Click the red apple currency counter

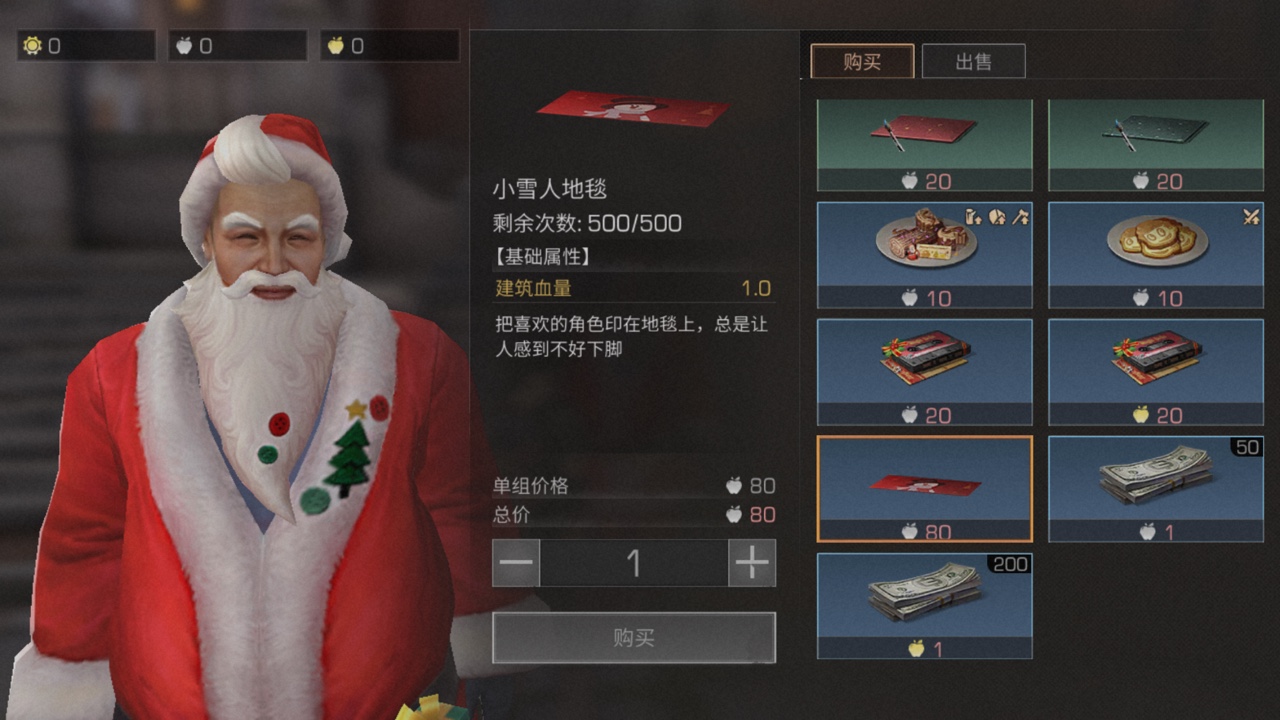pos(236,45)
